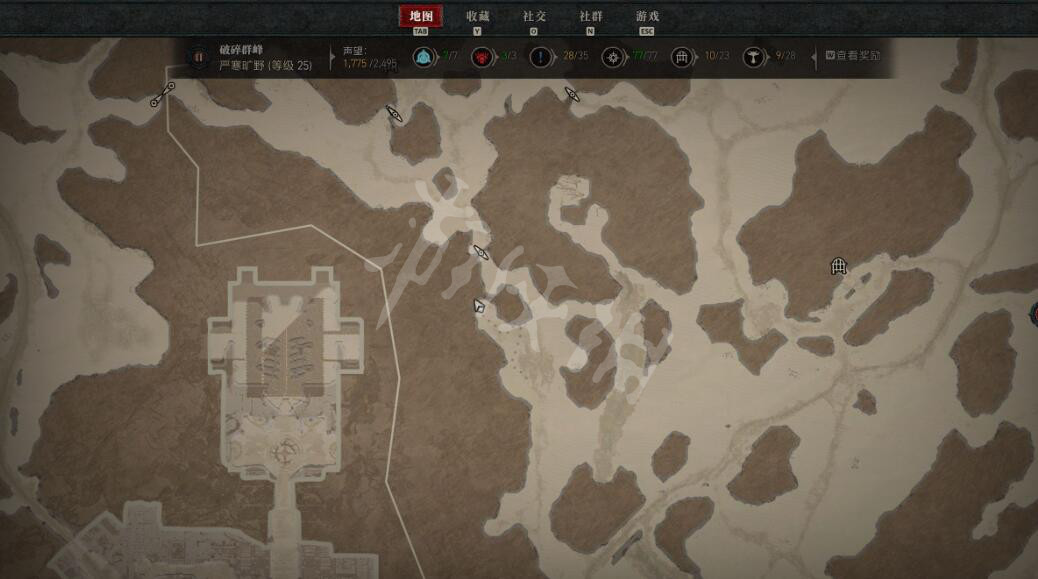
Task: Open the 游戏 game menu tab
Action: [647, 16]
